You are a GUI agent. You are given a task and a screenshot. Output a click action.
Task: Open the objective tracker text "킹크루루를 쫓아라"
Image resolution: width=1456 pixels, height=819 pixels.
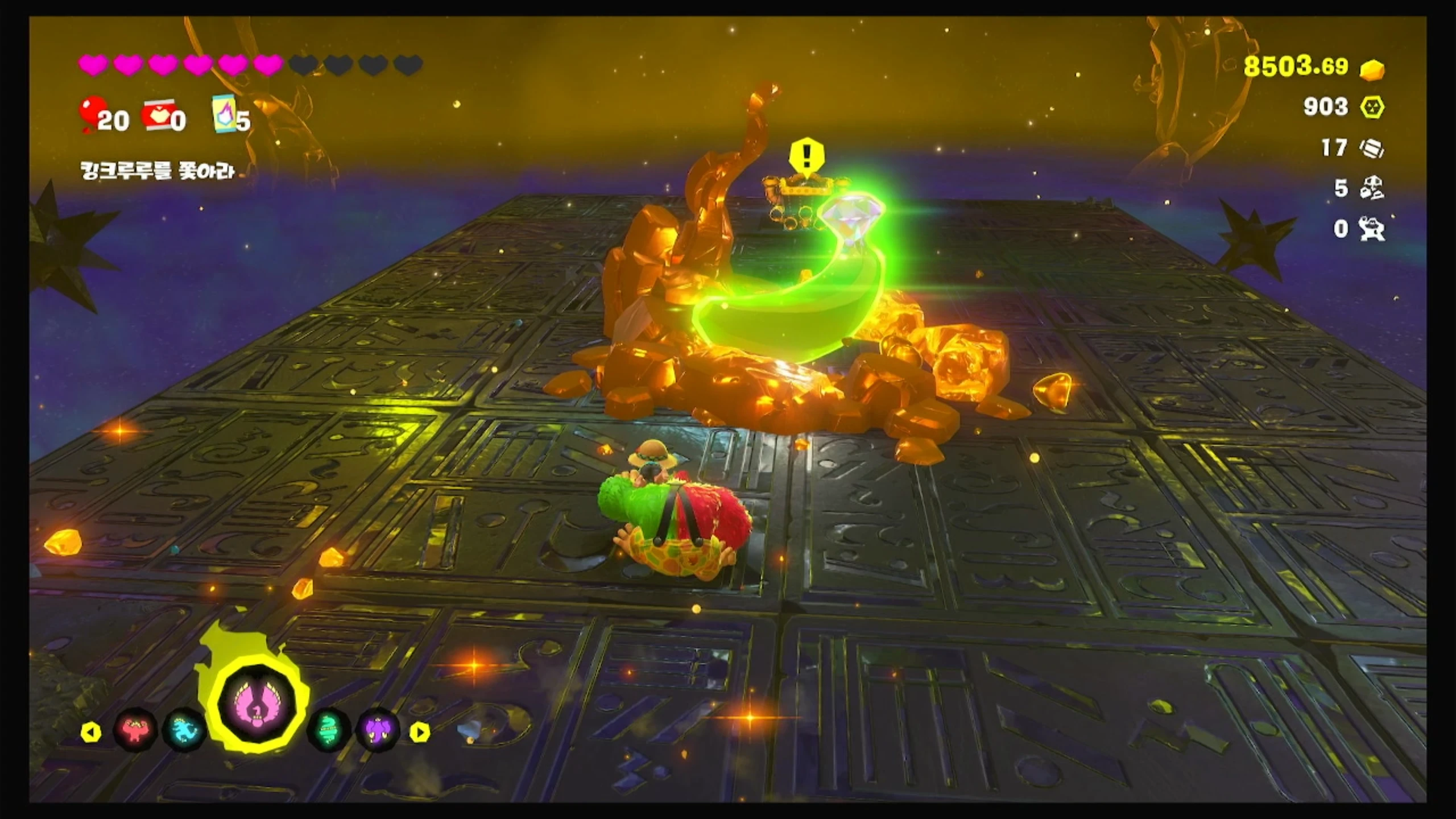click(158, 171)
